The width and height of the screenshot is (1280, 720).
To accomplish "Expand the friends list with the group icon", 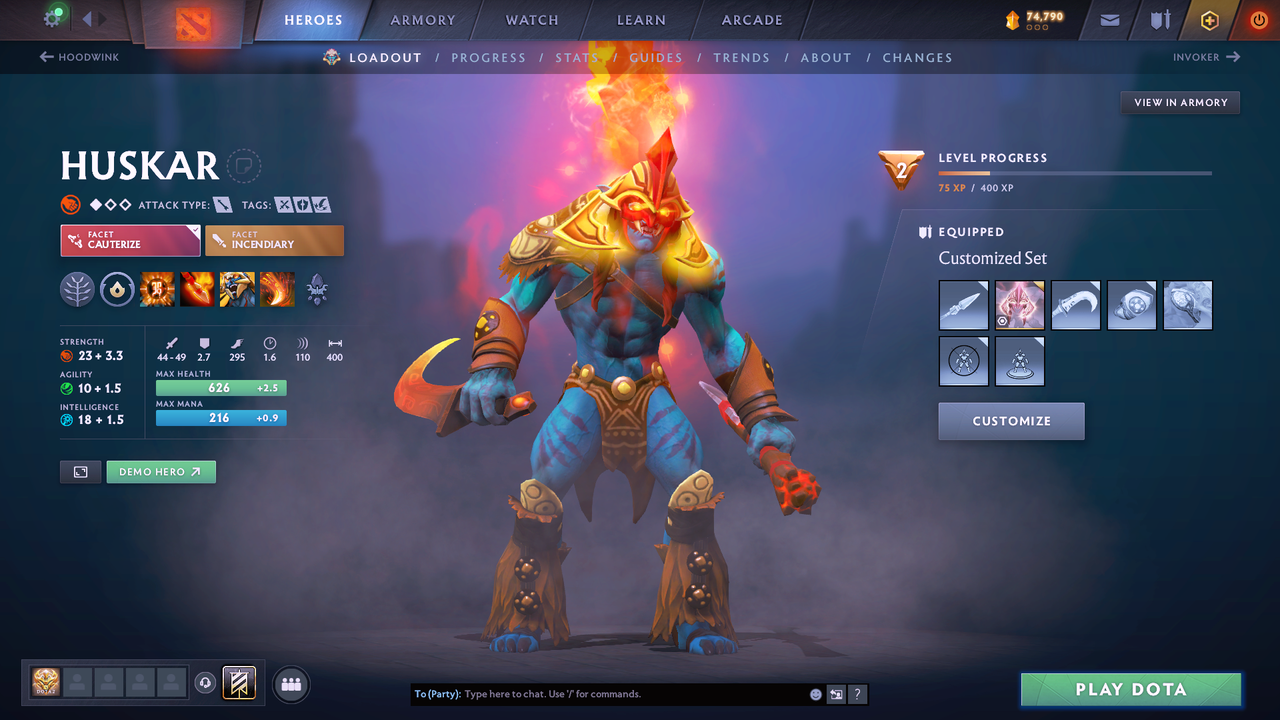I will (x=290, y=684).
